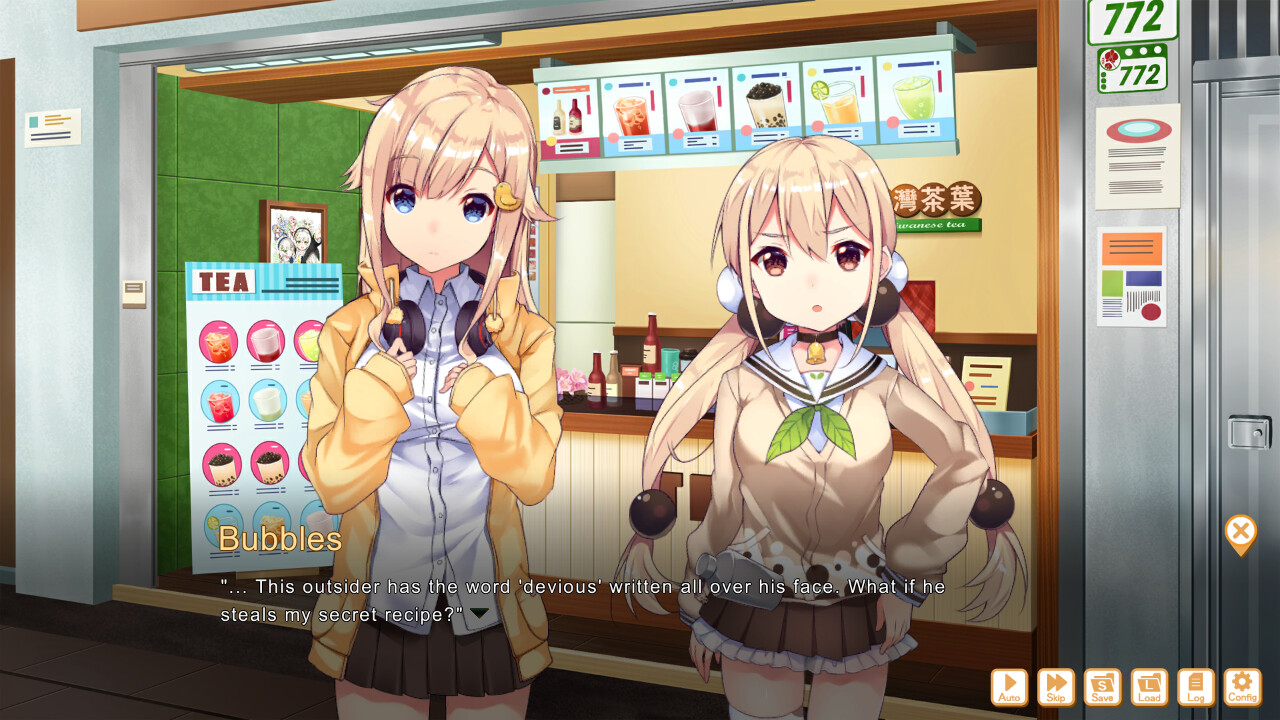Activate the Skip fast-forward icon
Viewport: 1280px width, 720px height.
point(1057,686)
